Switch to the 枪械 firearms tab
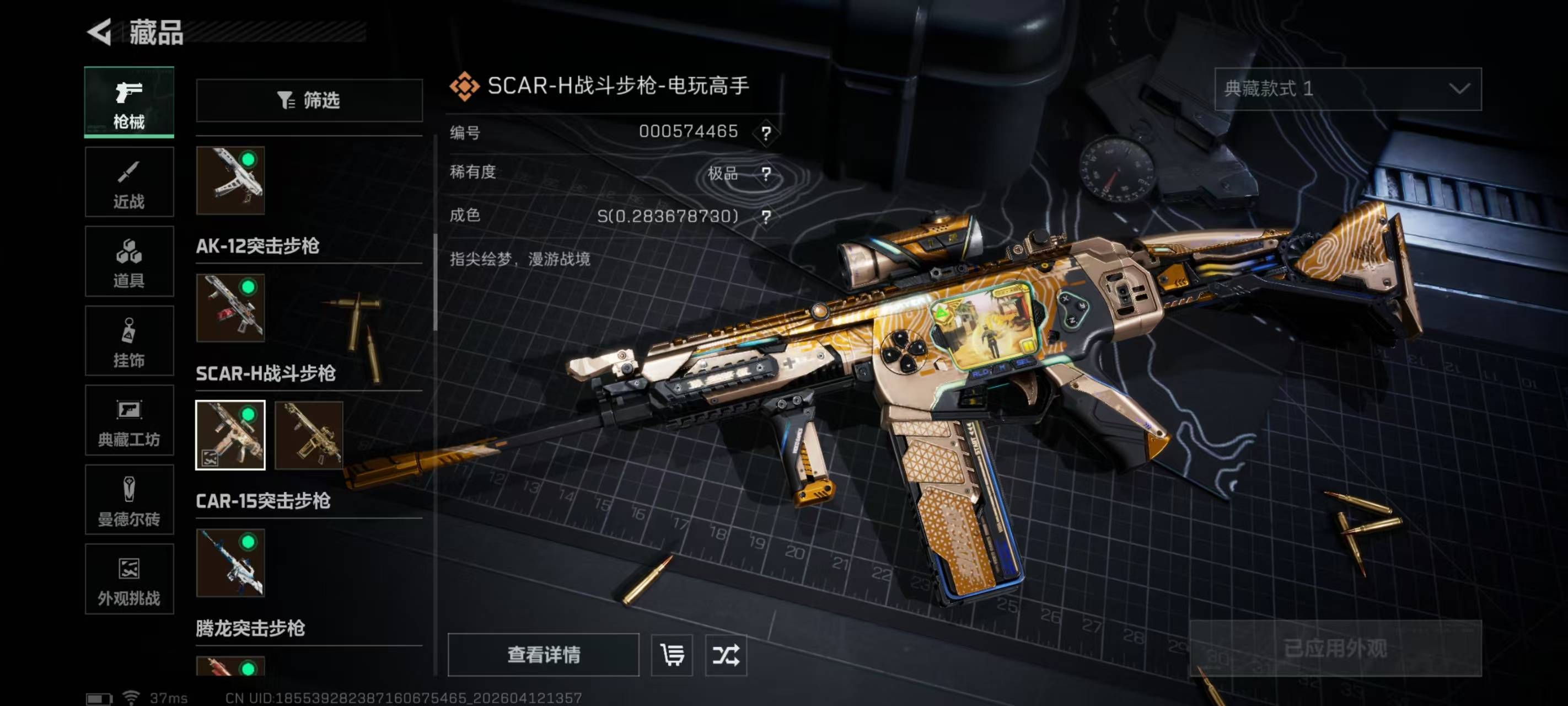Screen dimensions: 1568x706 pos(129,101)
